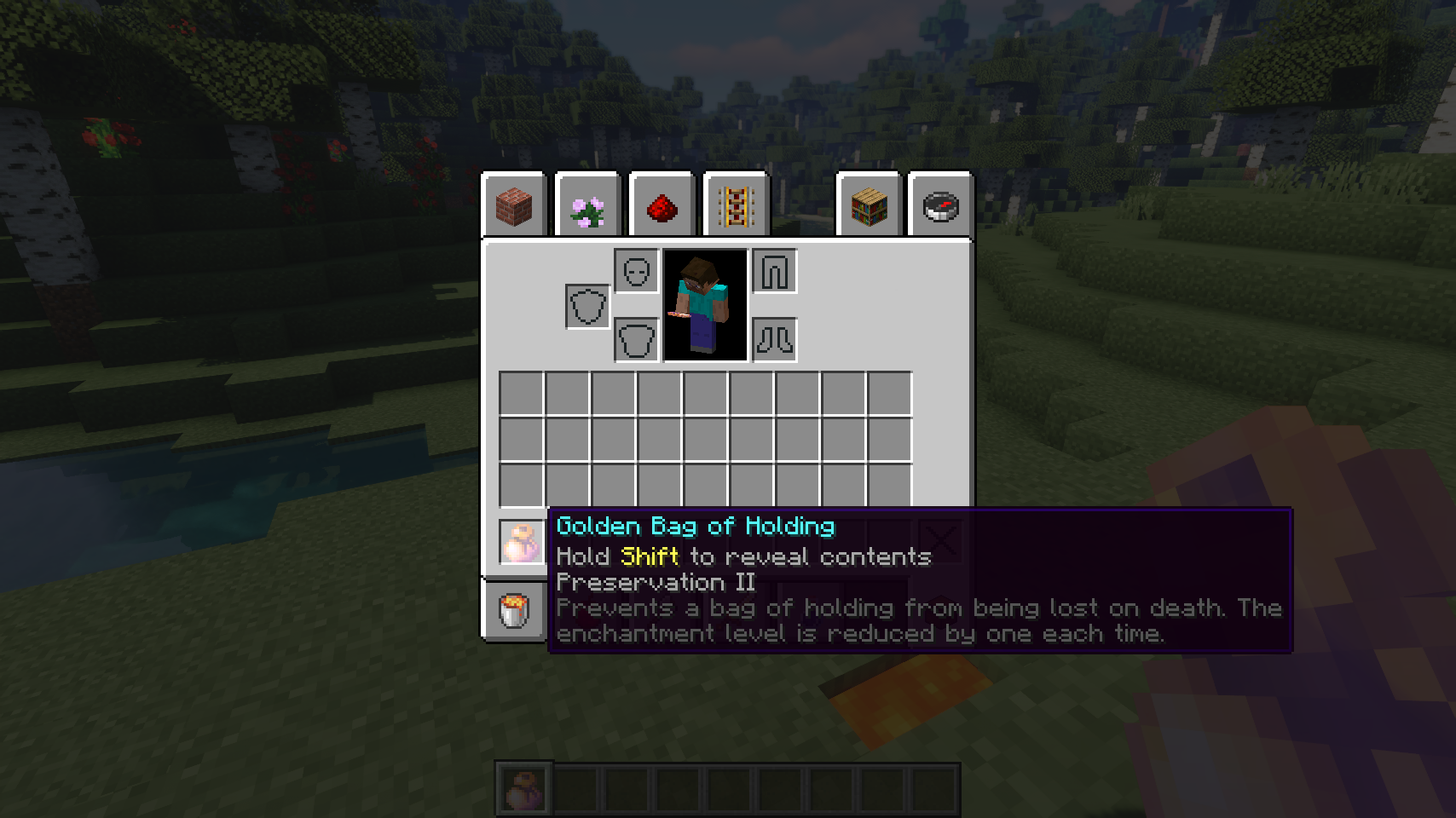This screenshot has height=818, width=1456.
Task: Select the leggings armor slot
Action: [775, 272]
